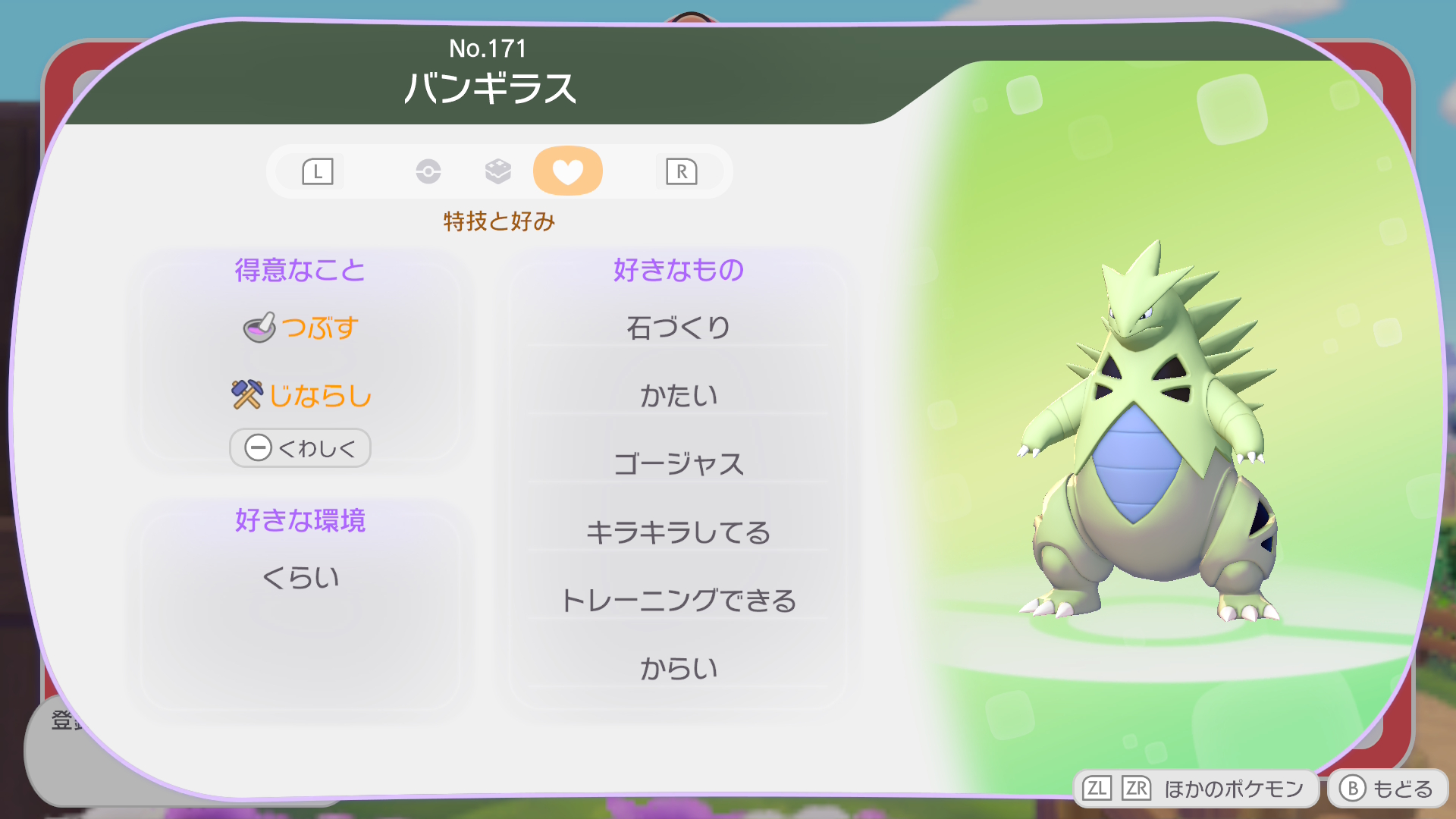Select the つぶす specialty entry
The image size is (1456, 819).
click(301, 328)
